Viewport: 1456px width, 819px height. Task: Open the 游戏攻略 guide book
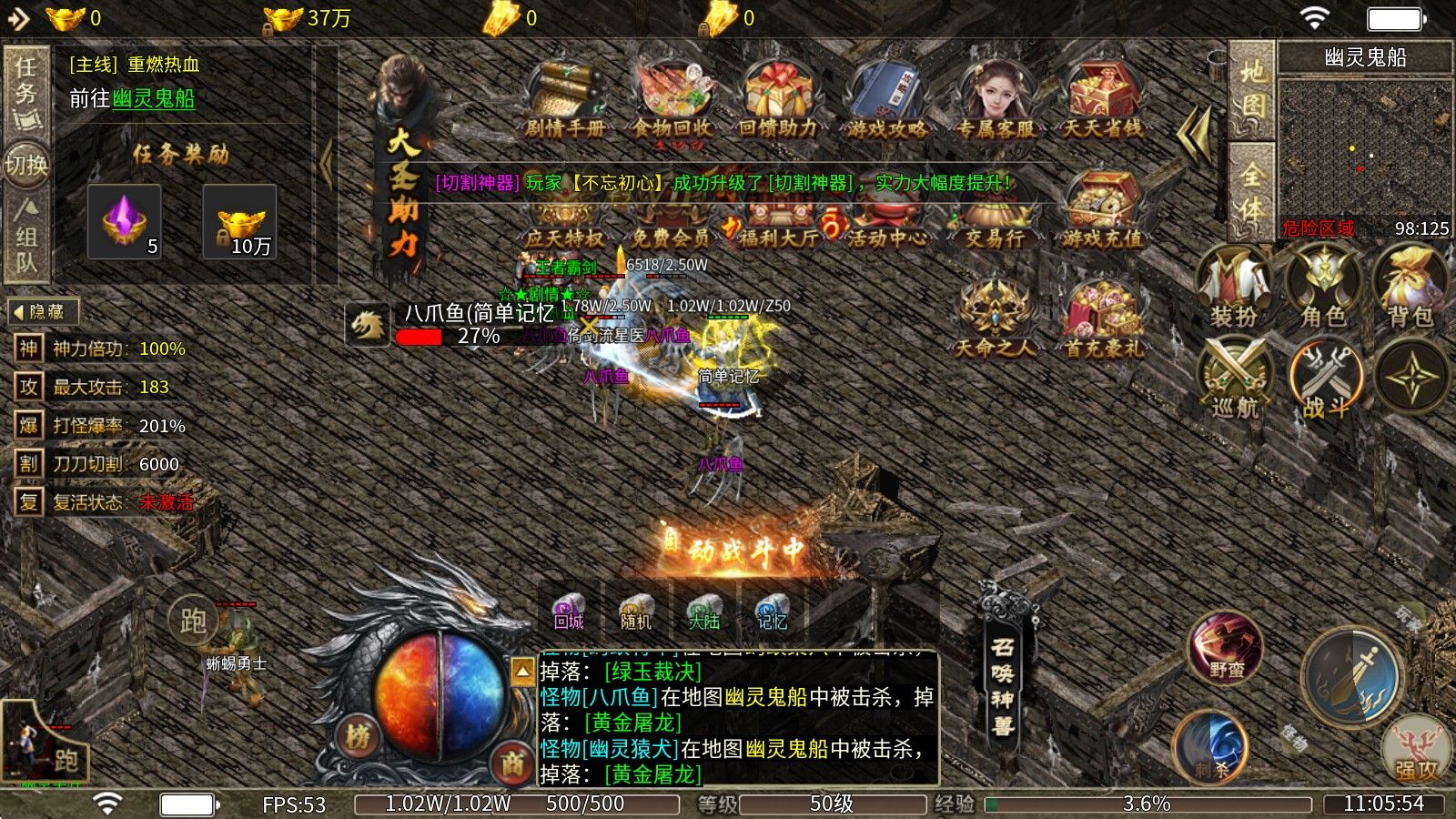[885, 98]
